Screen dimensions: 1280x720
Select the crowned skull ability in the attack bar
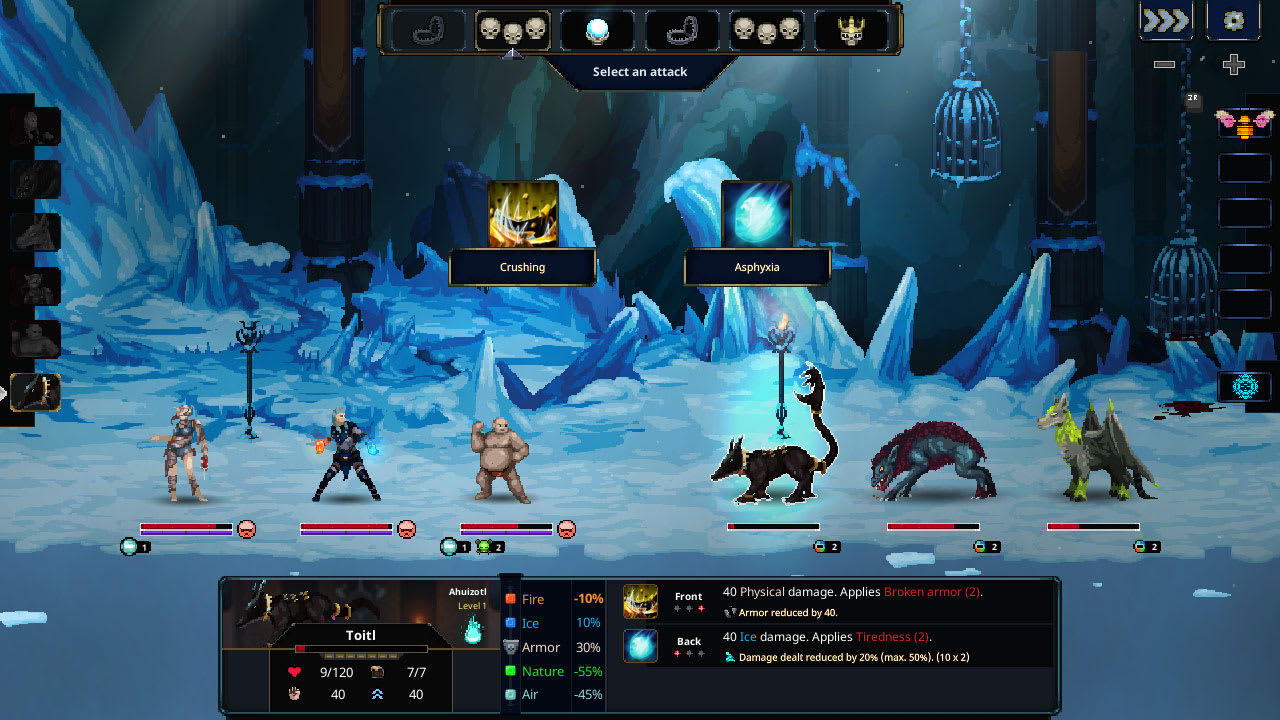[854, 30]
